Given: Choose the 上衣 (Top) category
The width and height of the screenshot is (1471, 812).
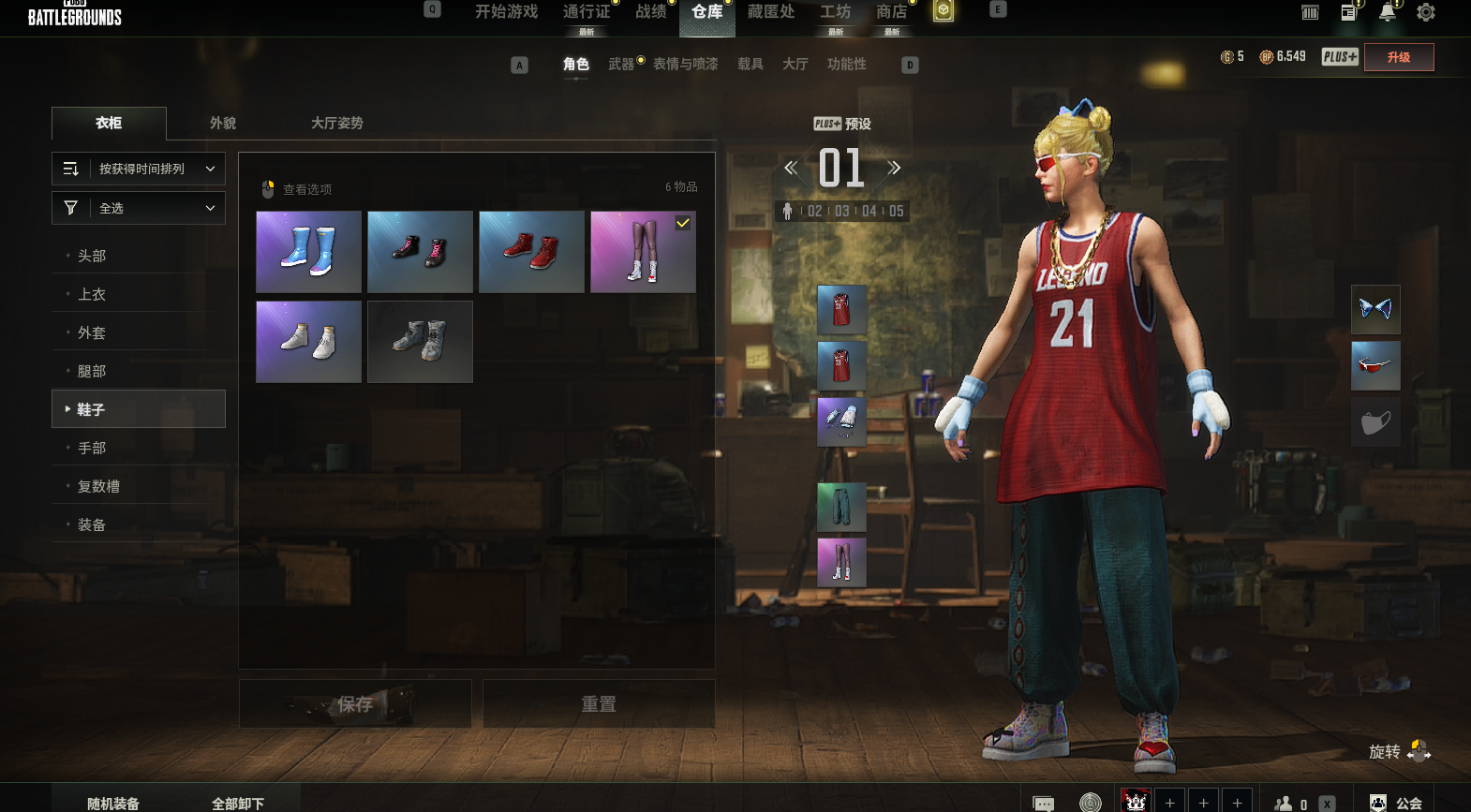Looking at the screenshot, I should tap(92, 294).
